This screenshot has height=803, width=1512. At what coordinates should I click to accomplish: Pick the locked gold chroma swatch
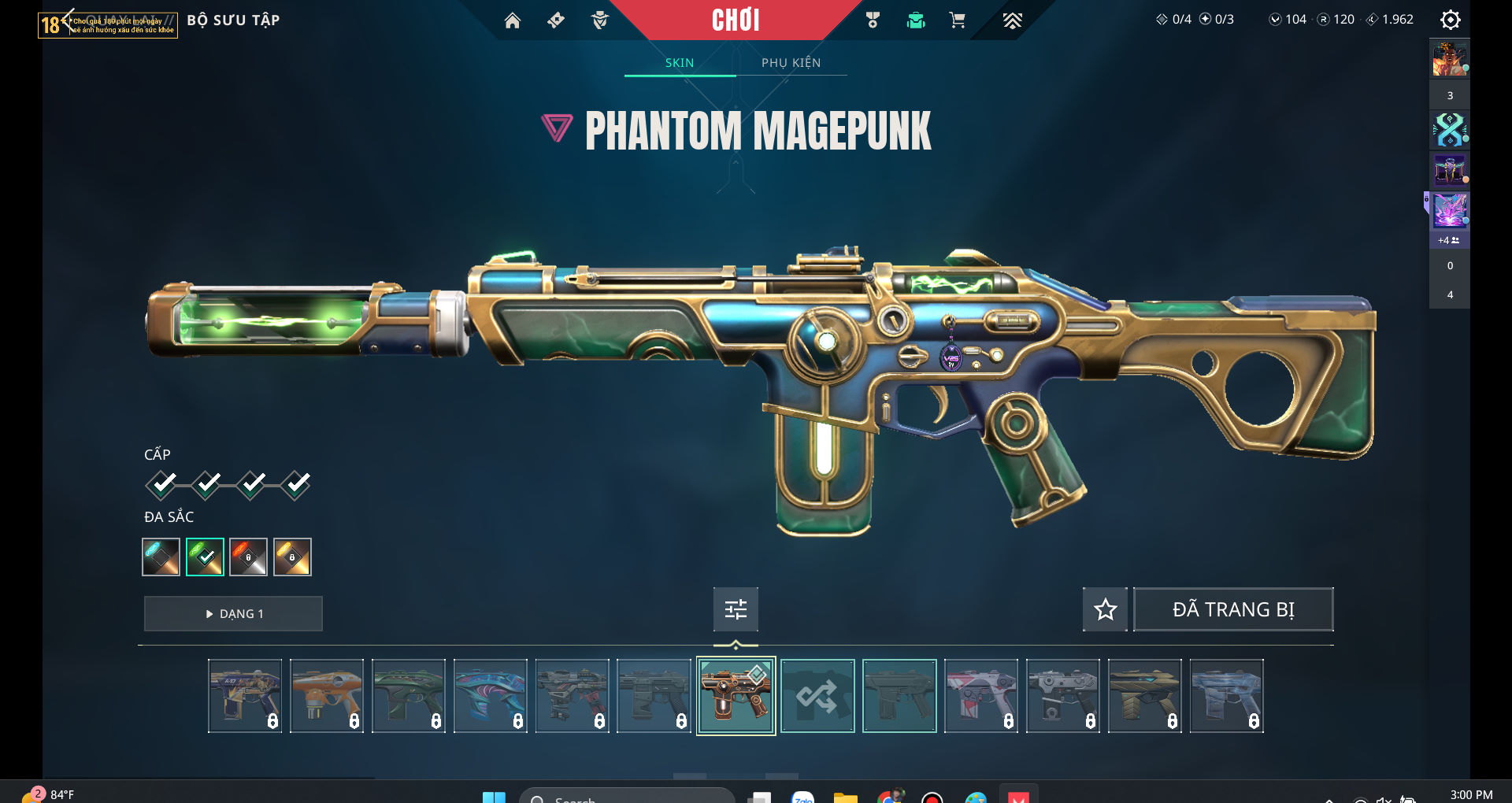click(292, 557)
